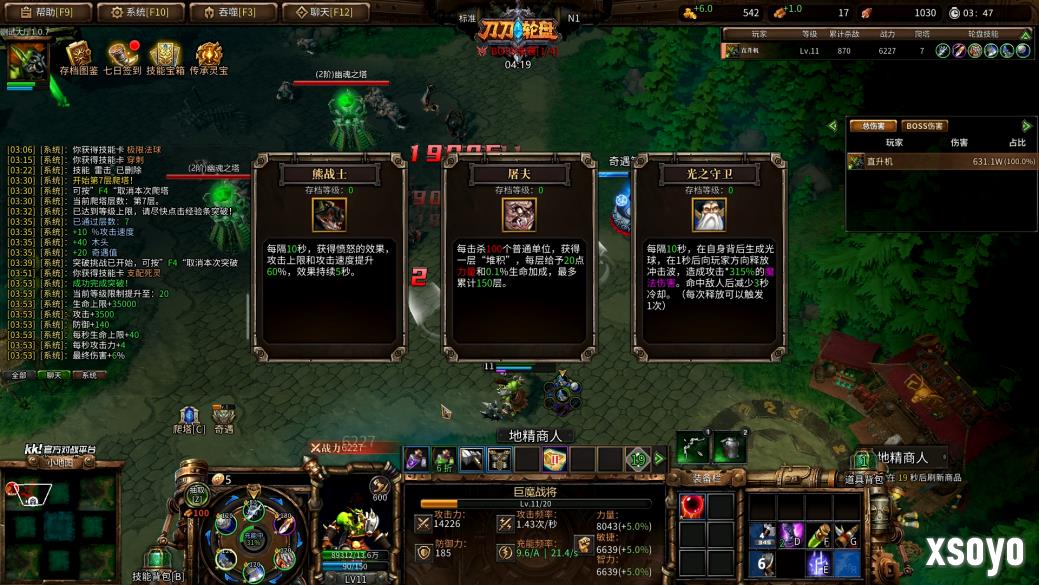Choose the 光之守卫 card
The image size is (1039, 585).
point(708,260)
